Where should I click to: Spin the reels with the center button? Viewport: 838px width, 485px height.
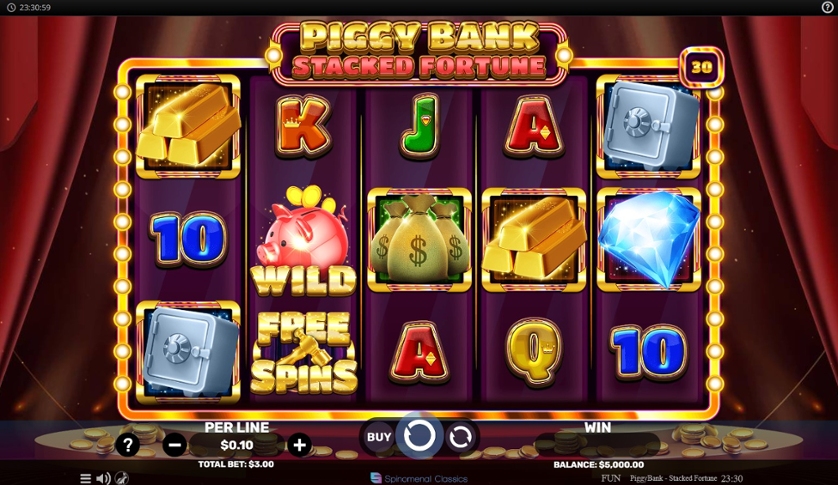(x=419, y=436)
